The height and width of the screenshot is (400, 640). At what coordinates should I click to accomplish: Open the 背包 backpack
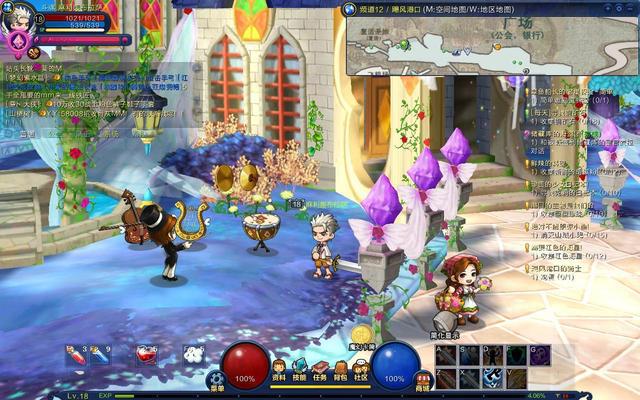(341, 370)
